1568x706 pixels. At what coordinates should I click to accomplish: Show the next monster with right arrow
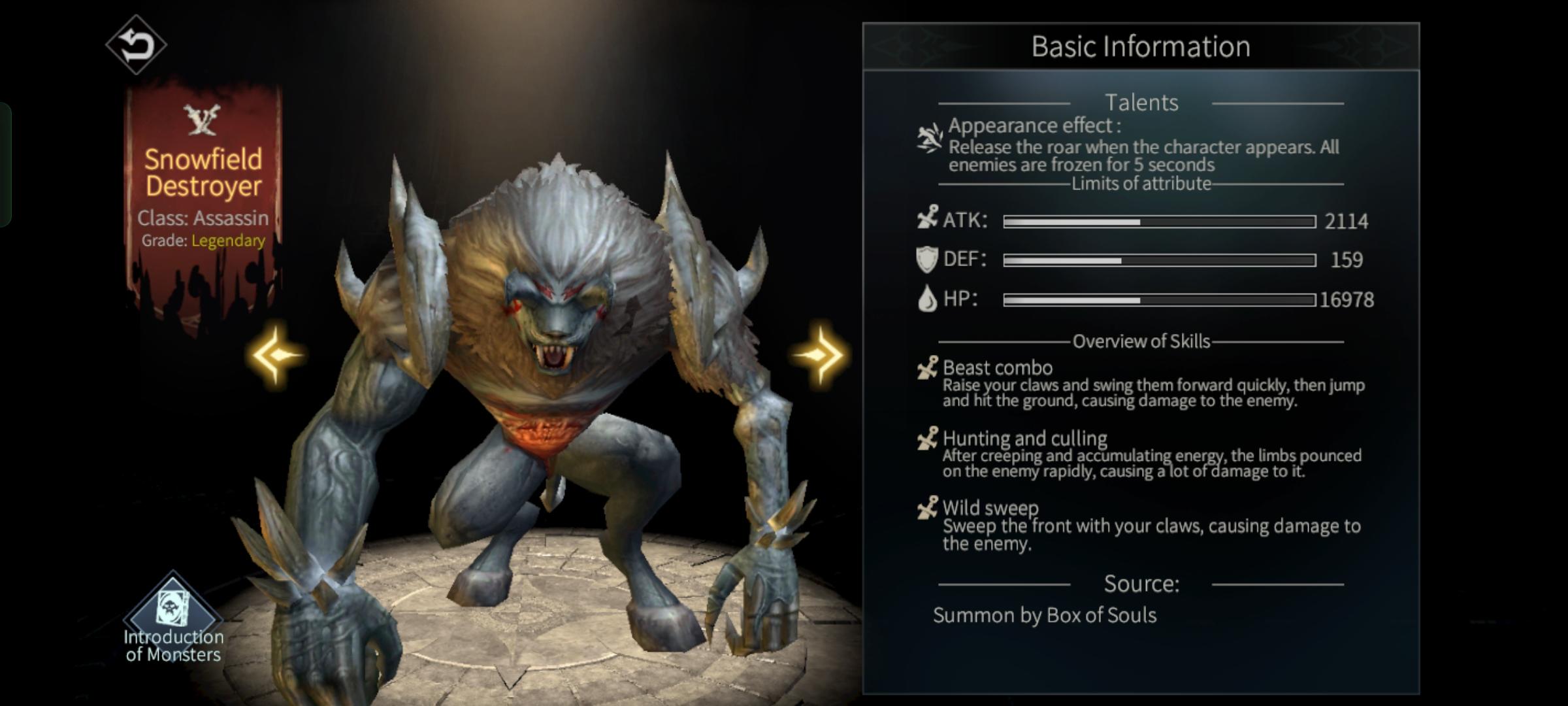819,355
